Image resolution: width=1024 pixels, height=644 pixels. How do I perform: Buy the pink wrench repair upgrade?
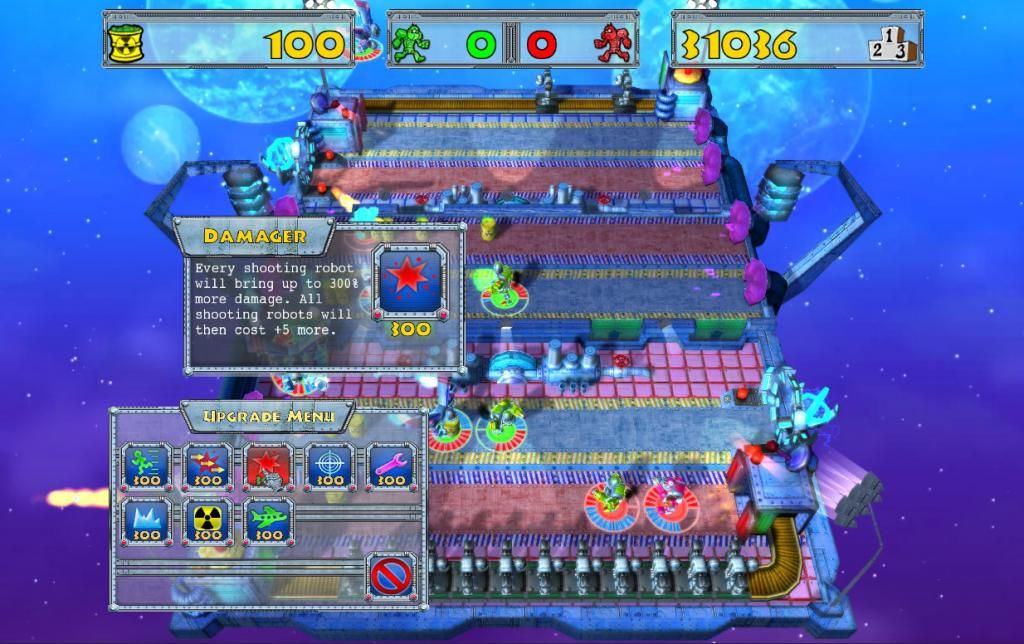(x=390, y=467)
